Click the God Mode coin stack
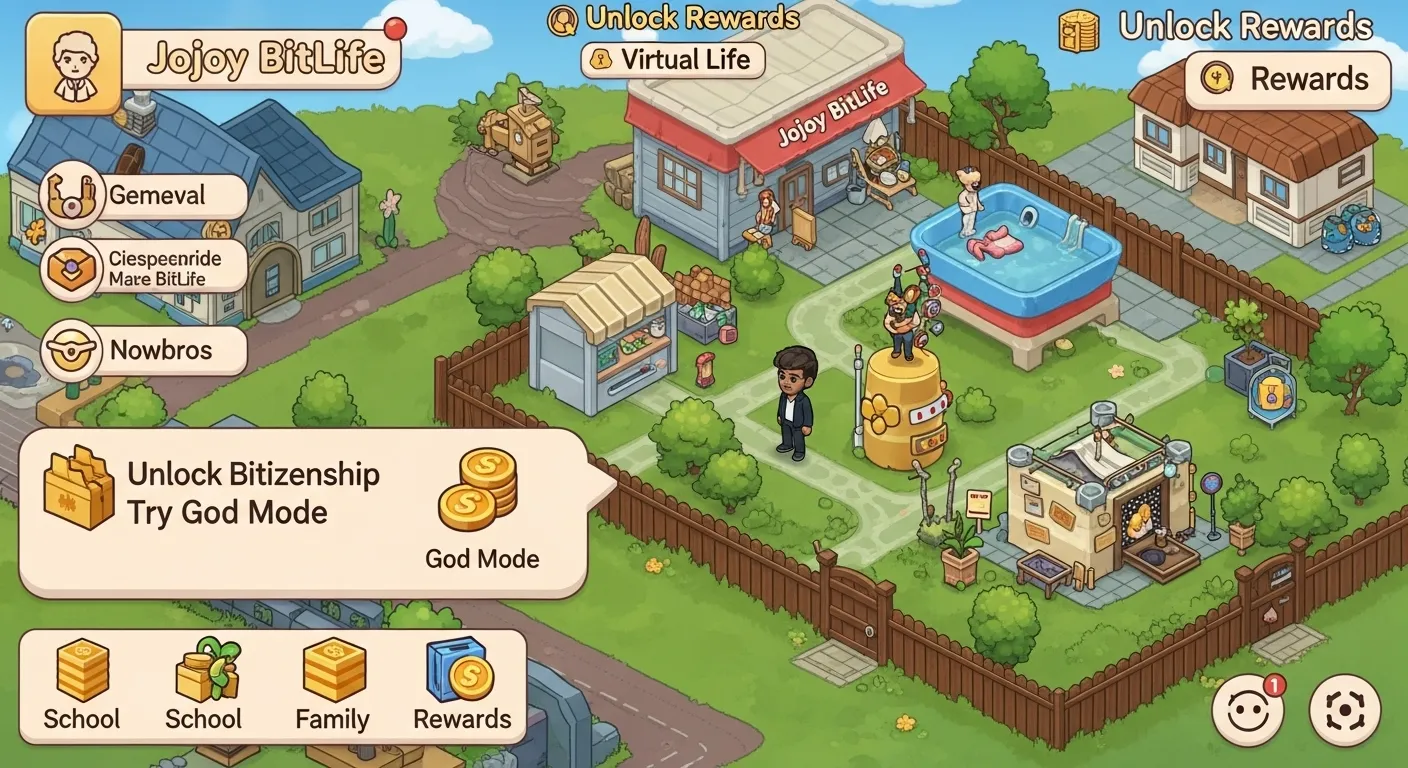Screen dimensions: 1408x768 click(478, 490)
